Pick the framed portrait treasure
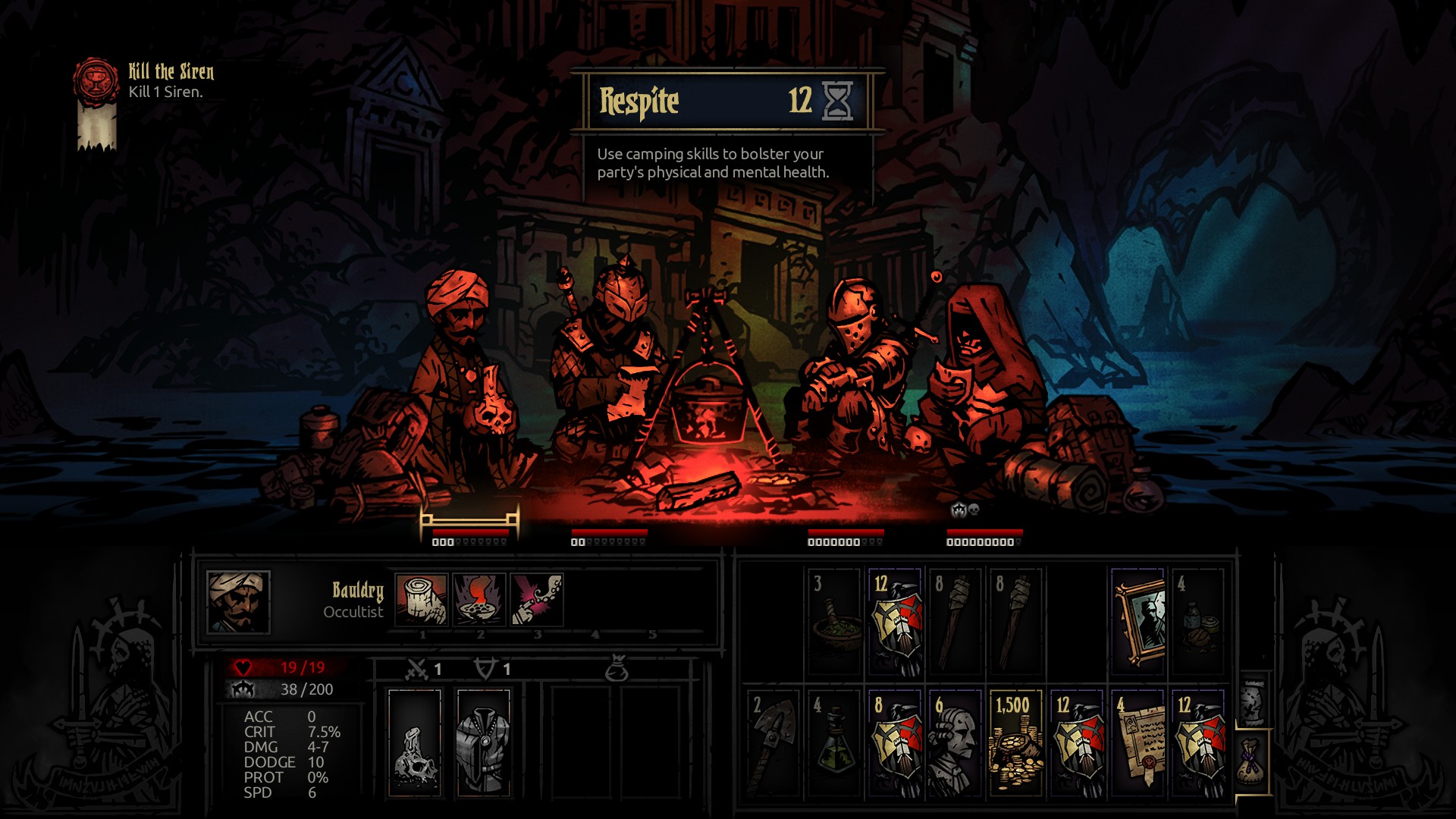Image resolution: width=1456 pixels, height=819 pixels. pos(1137,622)
